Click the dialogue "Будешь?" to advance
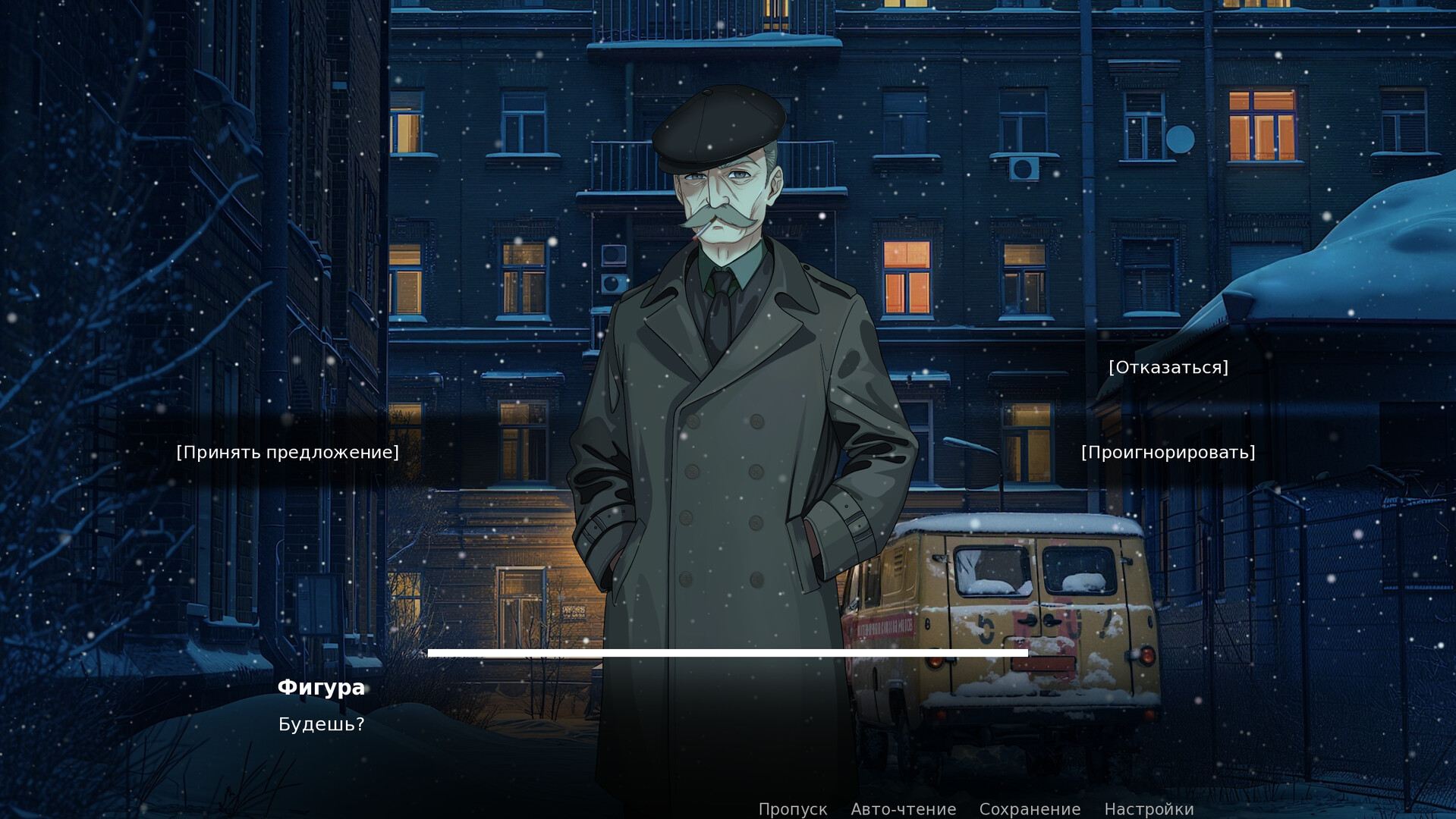 tap(321, 724)
